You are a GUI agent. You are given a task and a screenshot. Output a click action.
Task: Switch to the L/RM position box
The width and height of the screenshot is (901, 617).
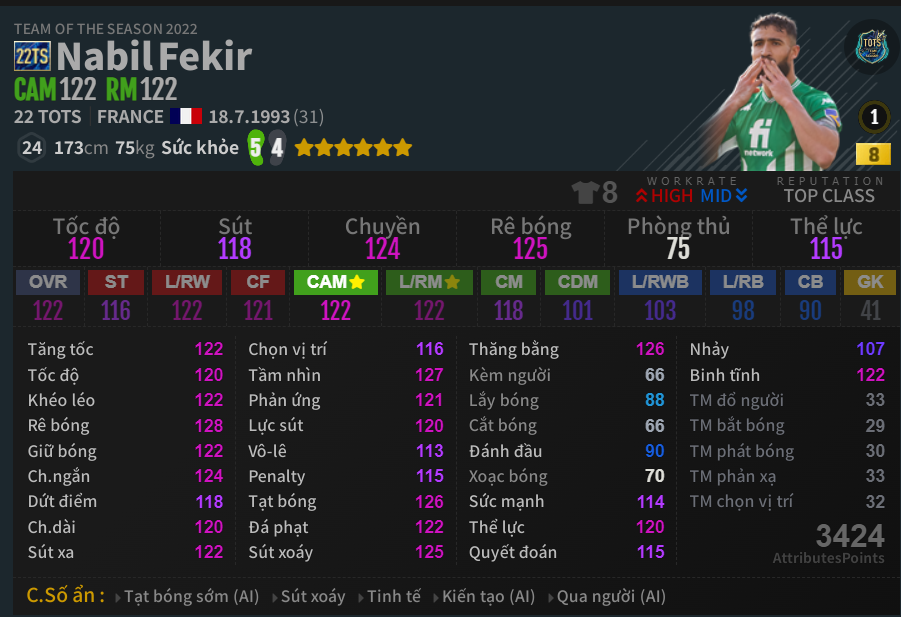[429, 282]
